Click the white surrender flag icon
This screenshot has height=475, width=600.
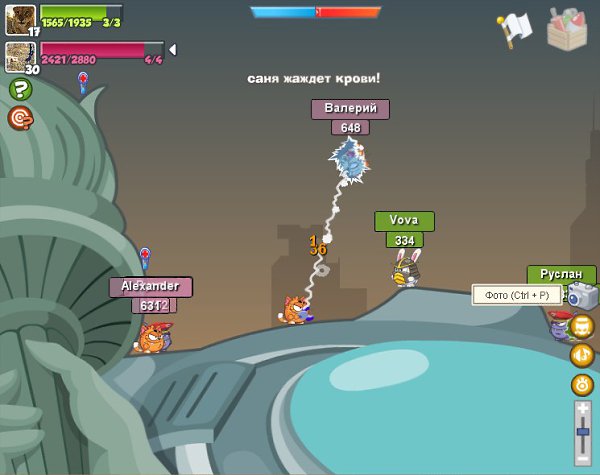(514, 30)
